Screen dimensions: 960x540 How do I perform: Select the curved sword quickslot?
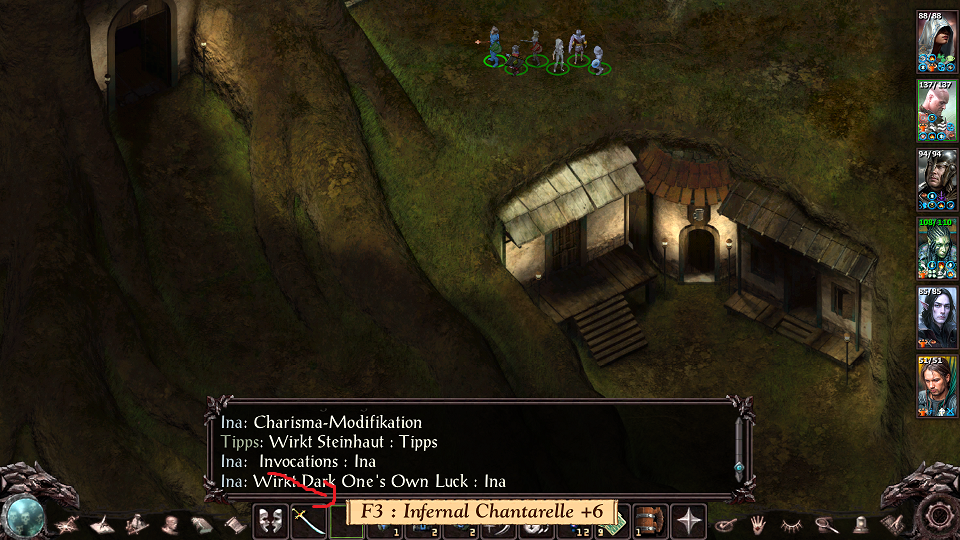pos(308,521)
